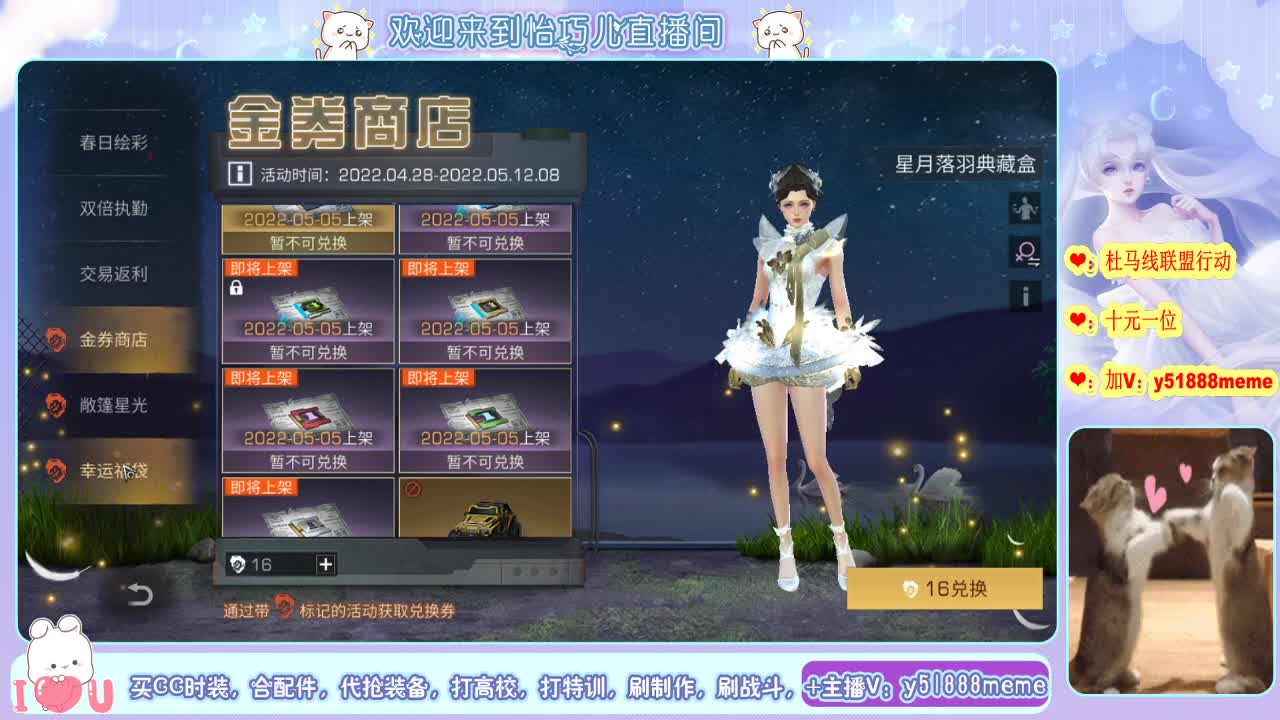
Task: Click the plus button to increase quantity
Action: tap(324, 562)
